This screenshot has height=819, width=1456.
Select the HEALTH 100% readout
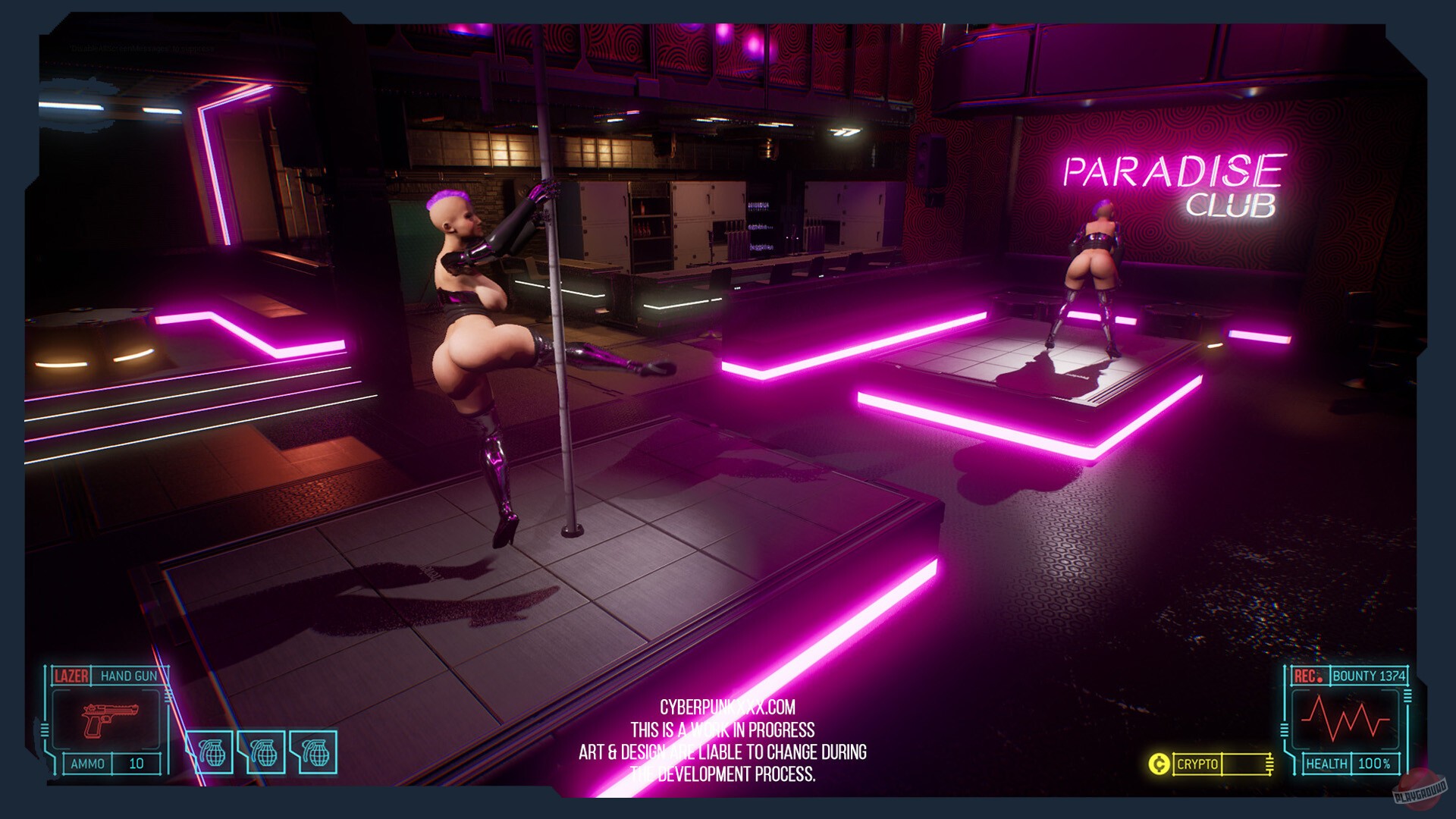click(1374, 764)
